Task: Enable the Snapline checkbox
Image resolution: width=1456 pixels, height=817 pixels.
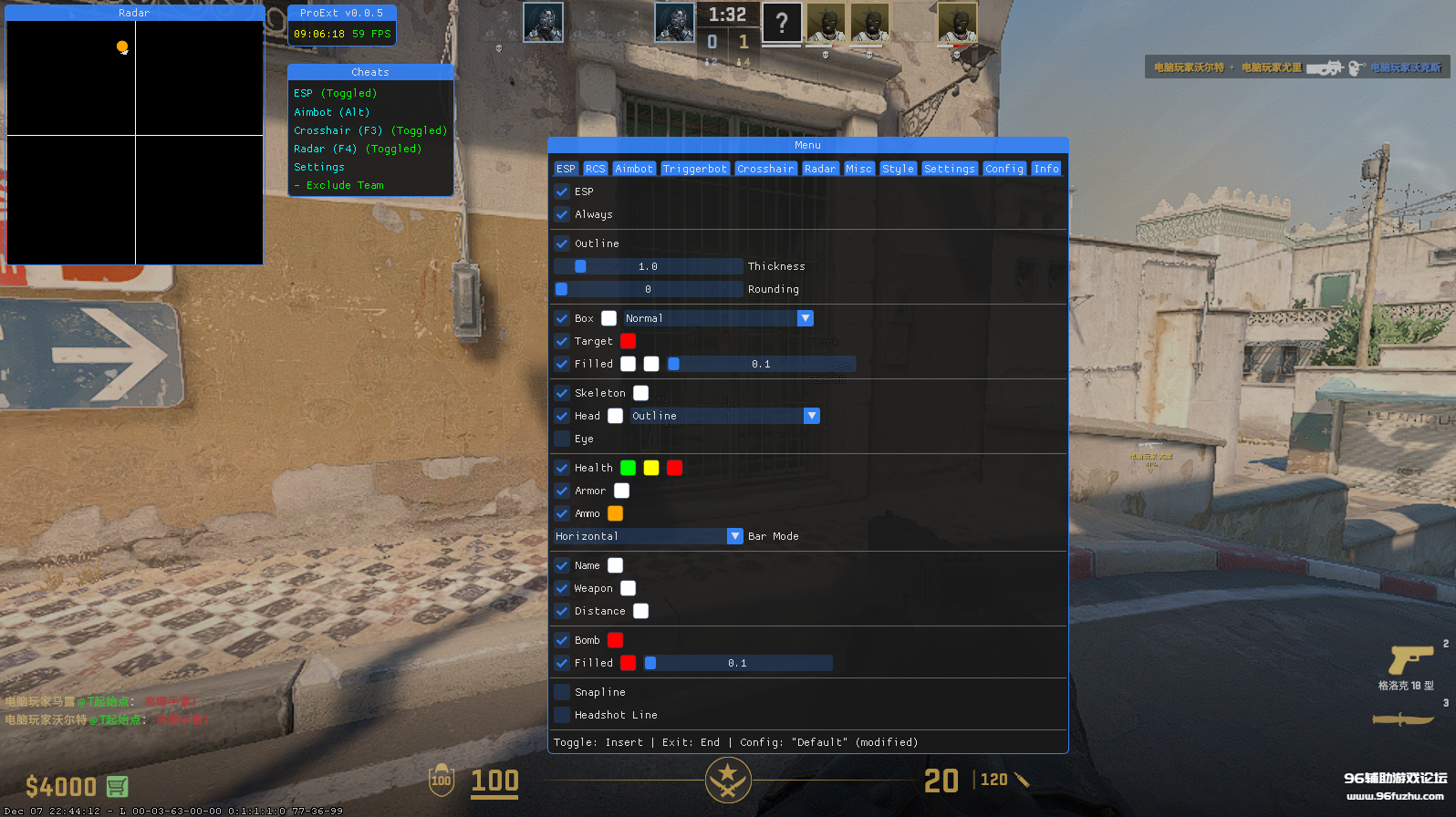Action: [x=562, y=691]
